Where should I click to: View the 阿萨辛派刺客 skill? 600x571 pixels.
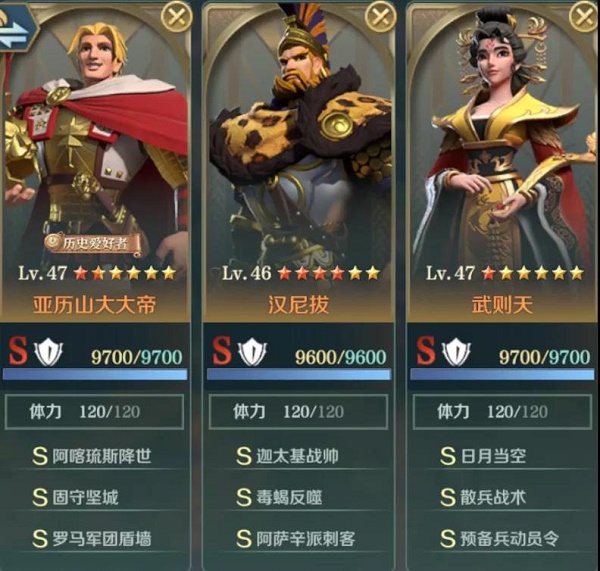pyautogui.click(x=299, y=538)
